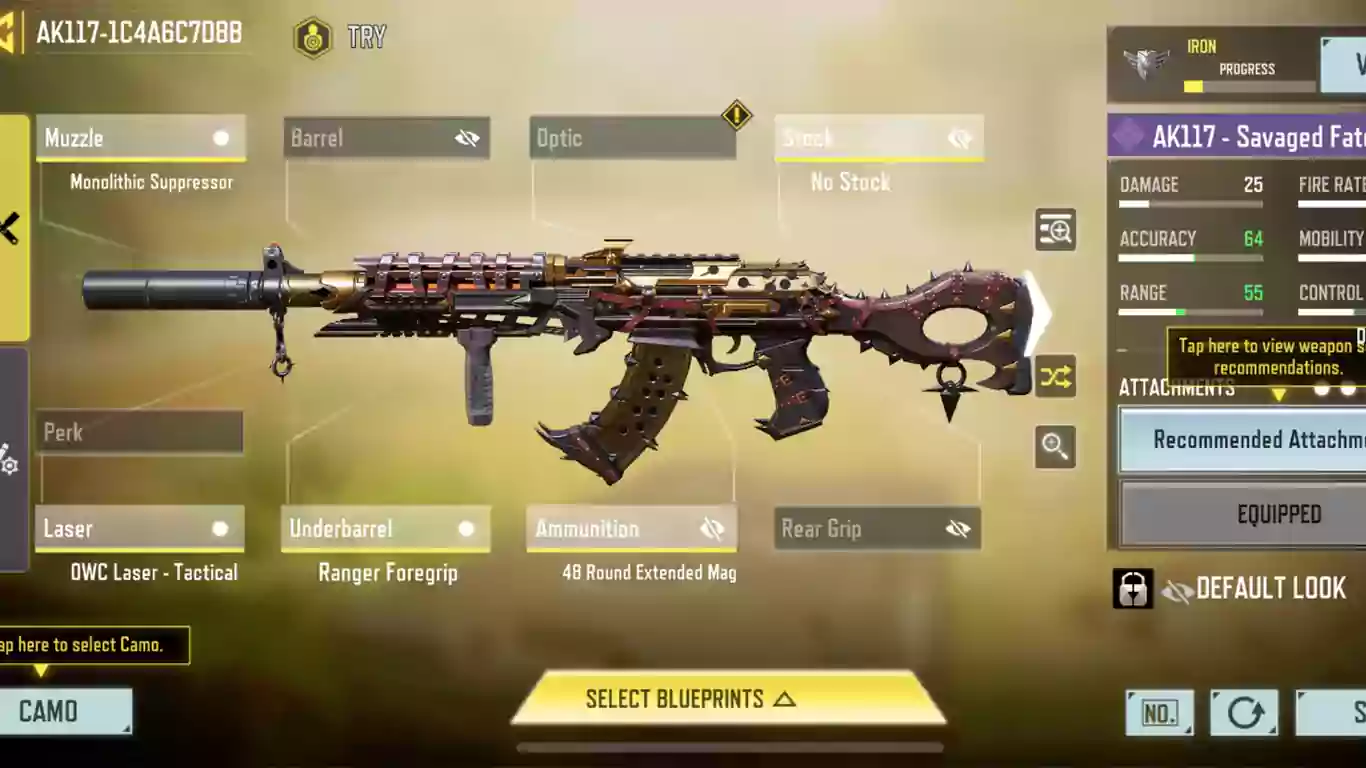Select the Recommended Attachments tab
Viewport: 1366px width, 768px height.
tap(1271, 440)
